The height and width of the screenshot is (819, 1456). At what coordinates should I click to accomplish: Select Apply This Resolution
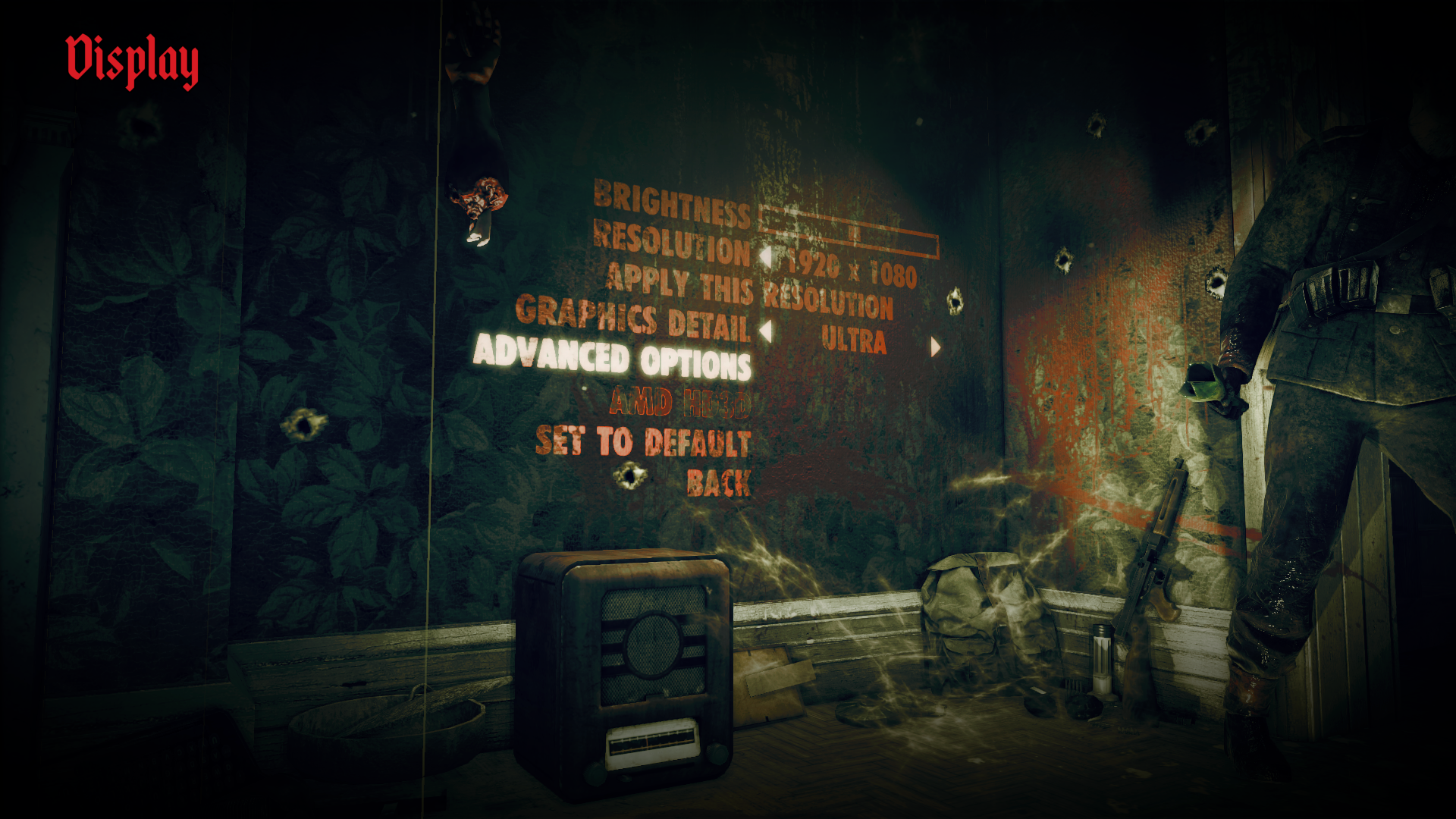click(x=749, y=291)
